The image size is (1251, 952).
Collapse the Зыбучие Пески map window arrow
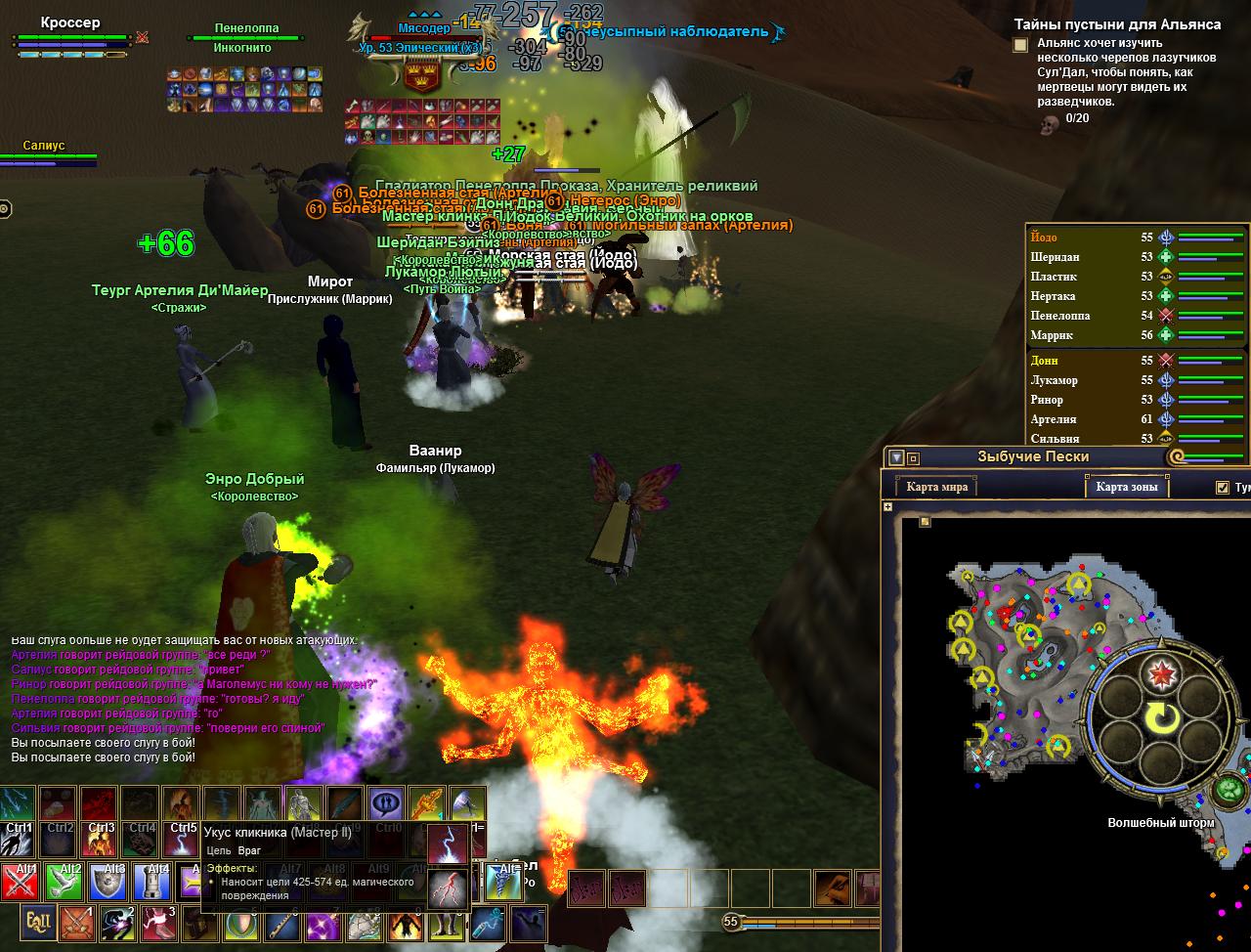tap(896, 457)
